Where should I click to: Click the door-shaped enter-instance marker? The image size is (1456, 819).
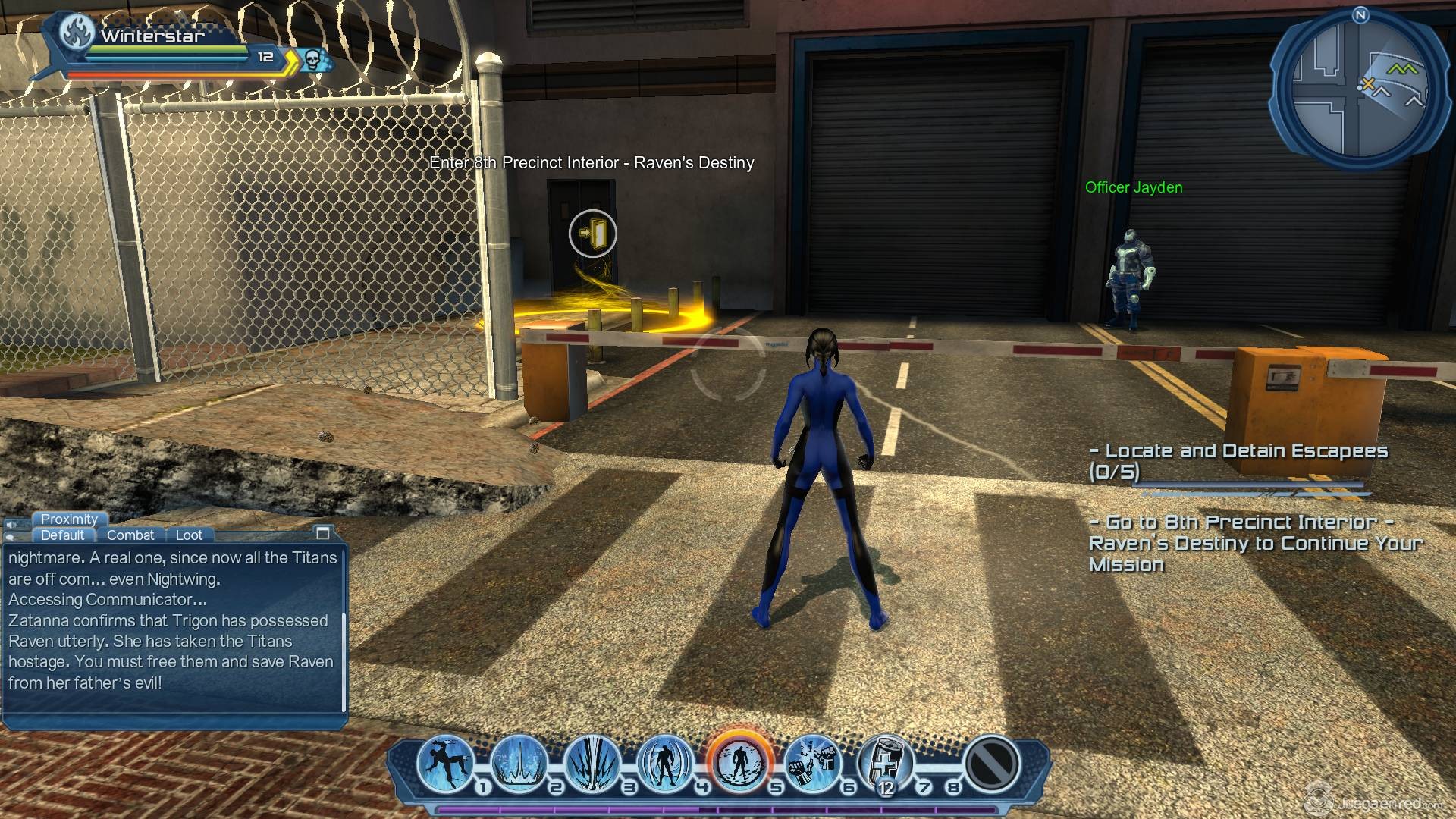[x=593, y=234]
